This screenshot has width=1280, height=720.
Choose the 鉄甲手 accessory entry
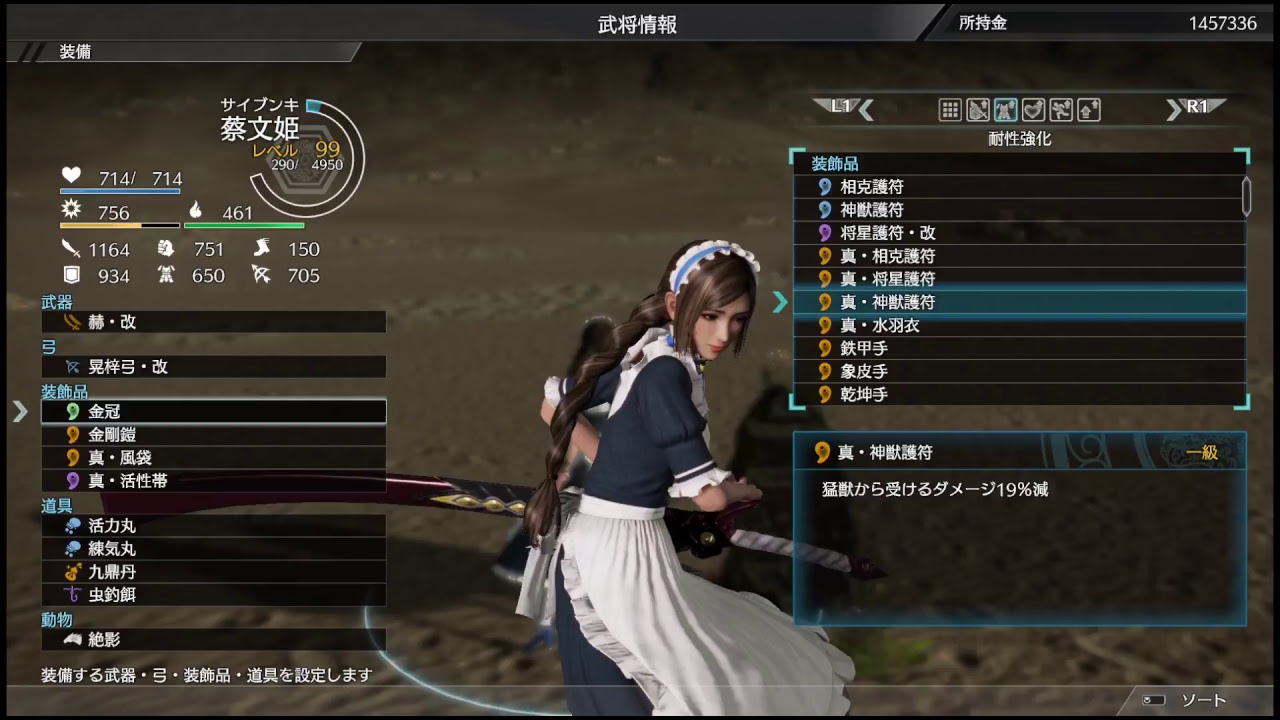1018,348
